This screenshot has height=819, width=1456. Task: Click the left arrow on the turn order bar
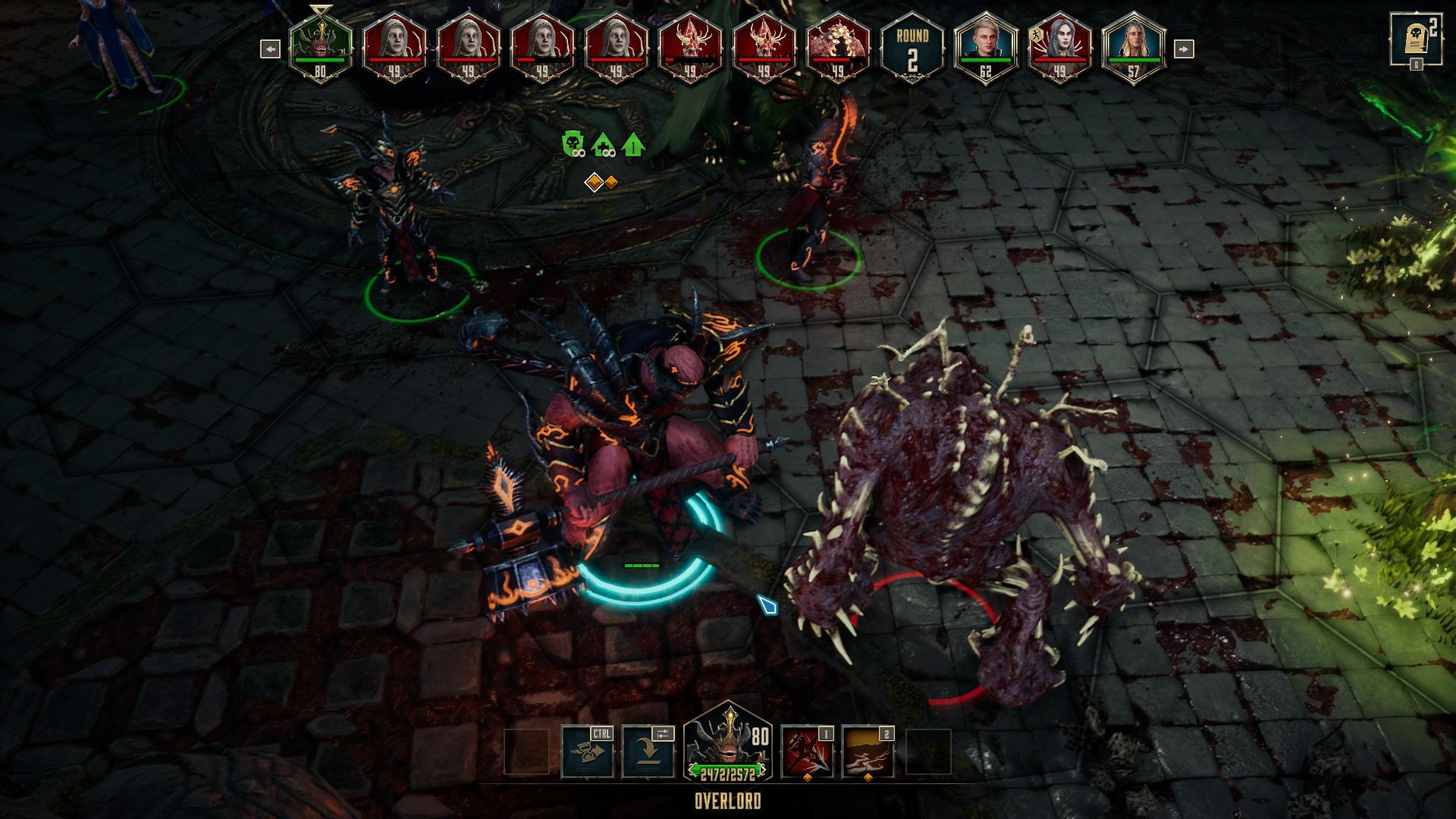[271, 49]
